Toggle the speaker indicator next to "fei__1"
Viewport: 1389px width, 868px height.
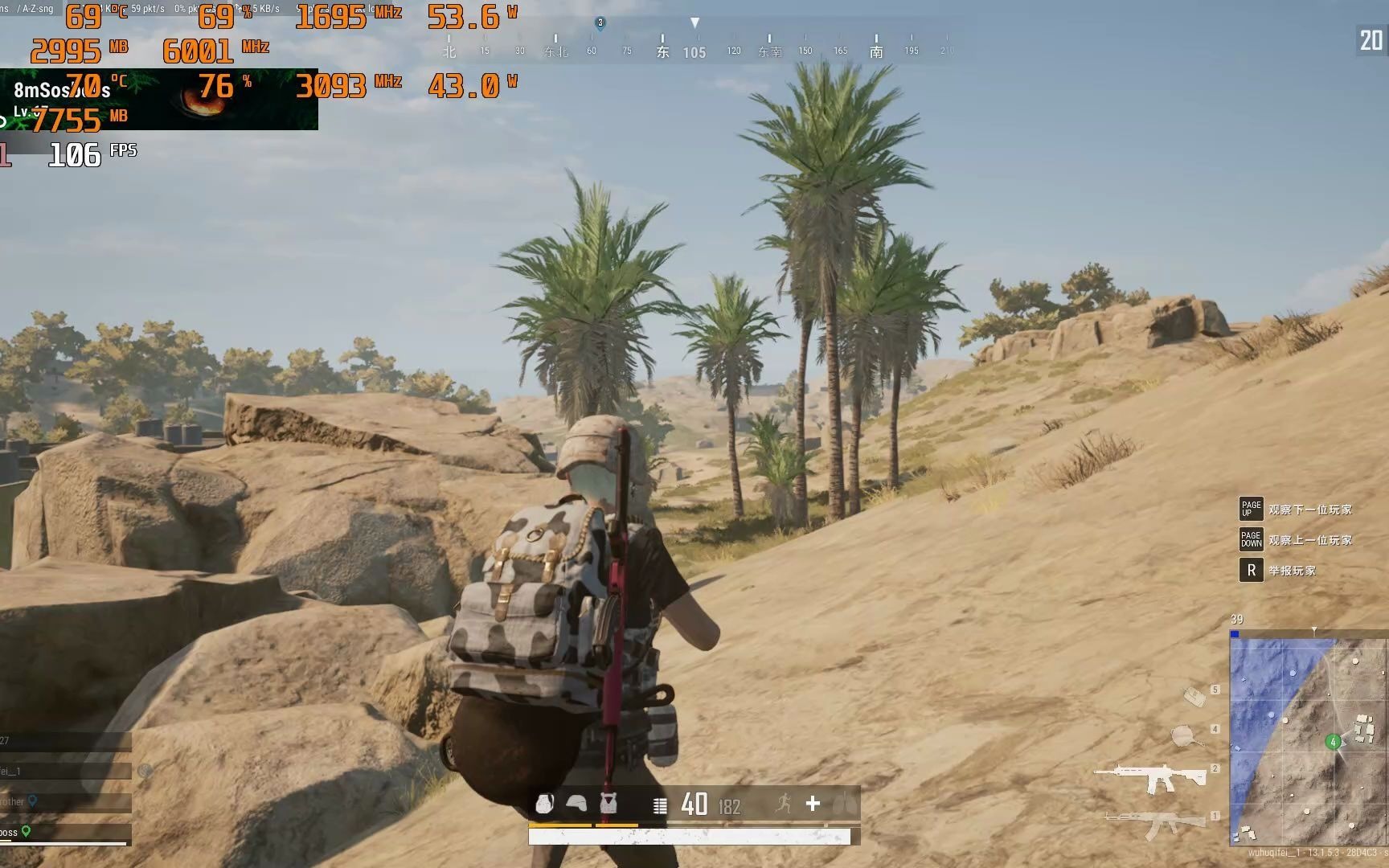tap(145, 771)
